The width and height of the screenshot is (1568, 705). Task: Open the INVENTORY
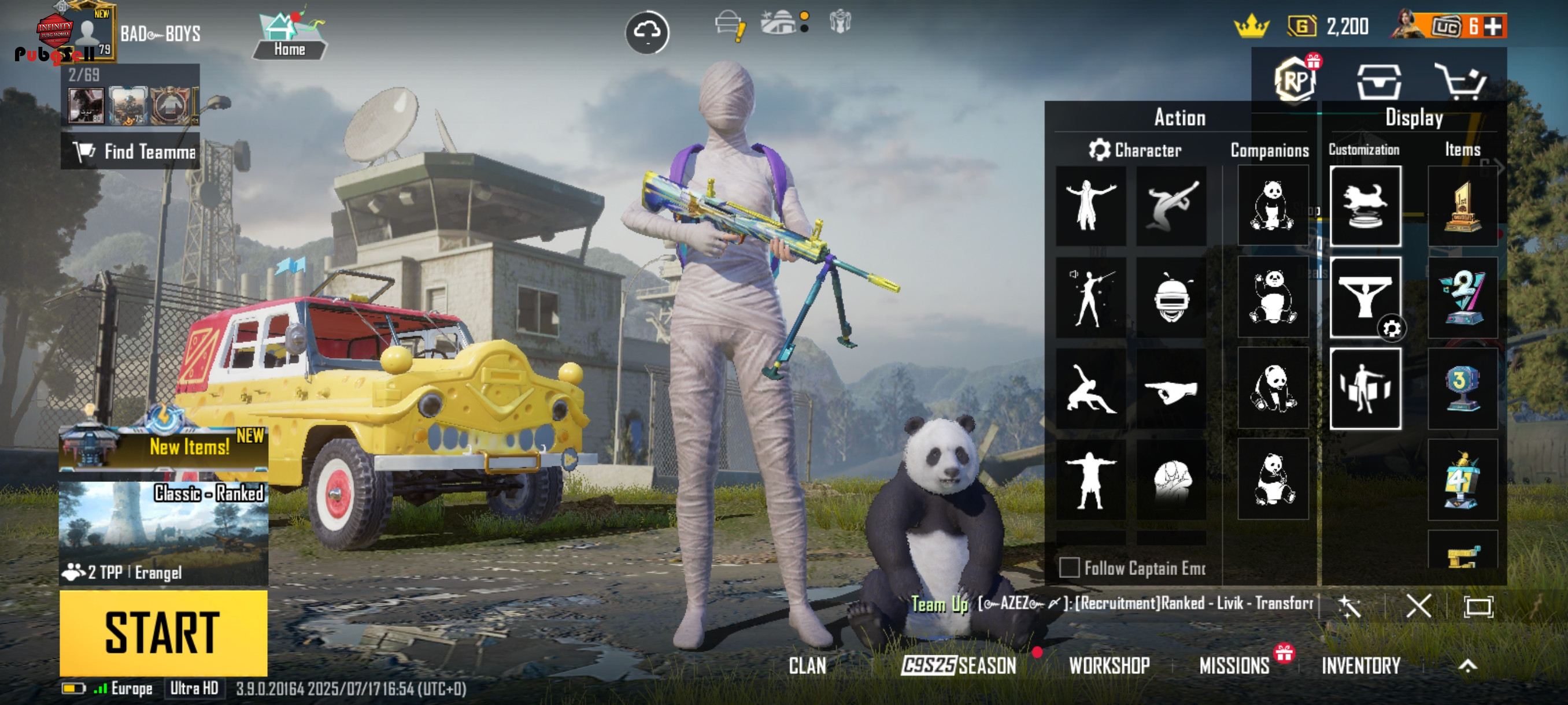(1360, 666)
